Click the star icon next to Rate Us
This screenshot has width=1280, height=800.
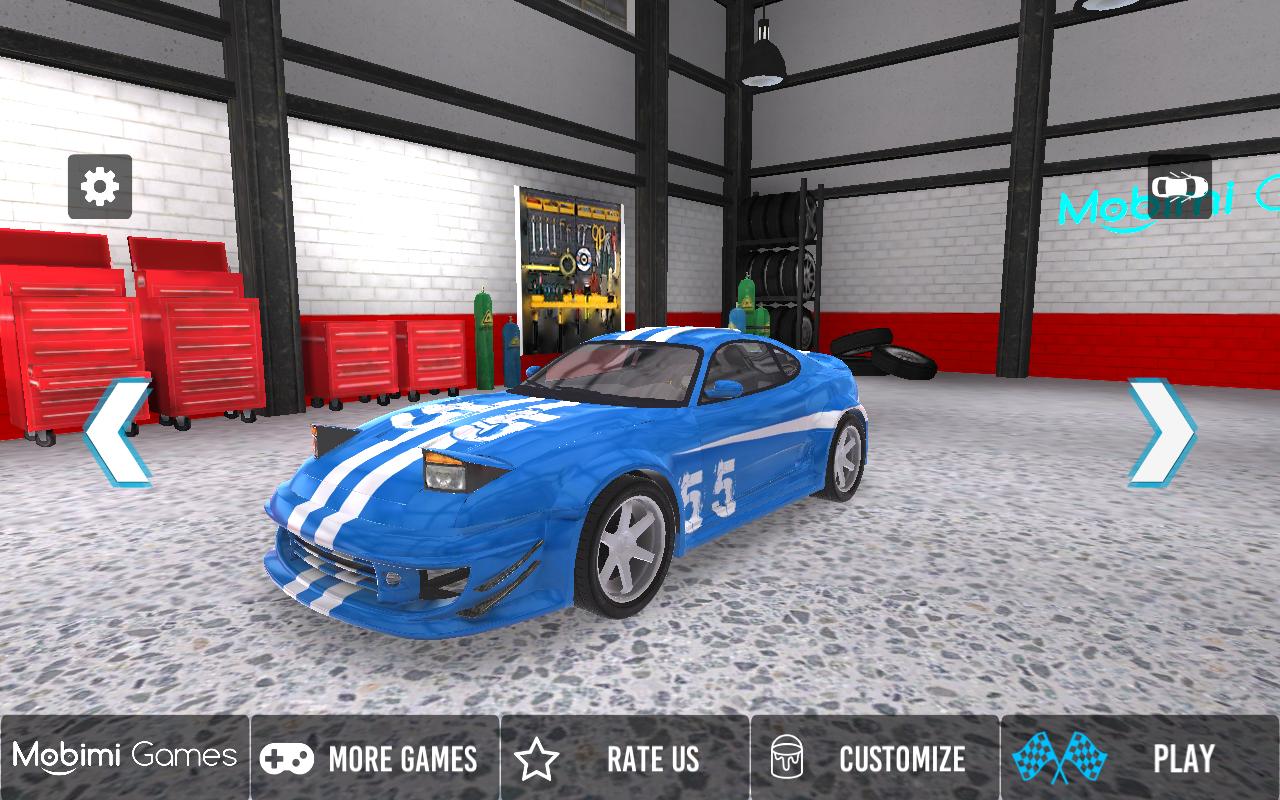(x=540, y=758)
